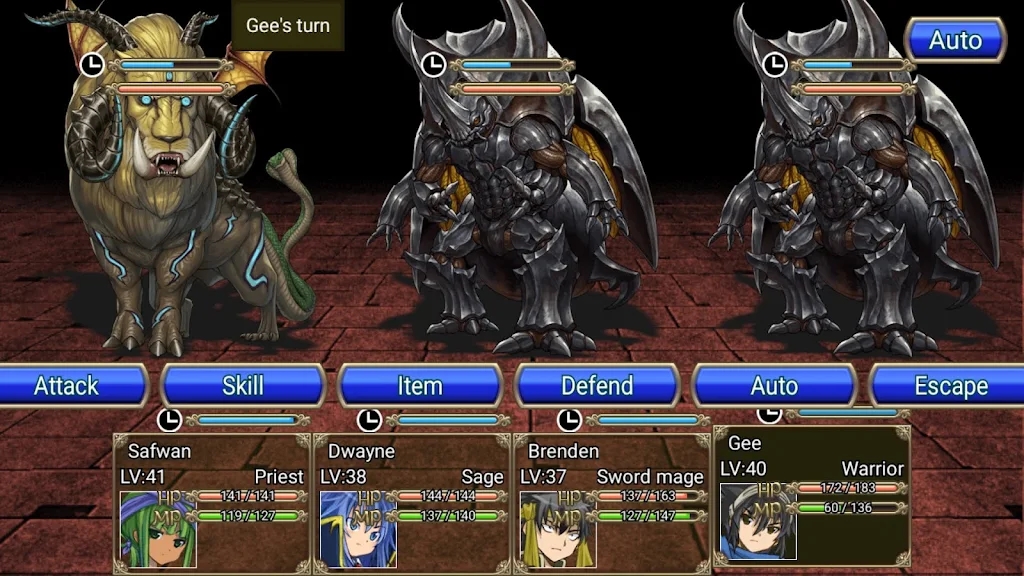The height and width of the screenshot is (576, 1024).
Task: Choose the Attack command
Action: (68, 386)
